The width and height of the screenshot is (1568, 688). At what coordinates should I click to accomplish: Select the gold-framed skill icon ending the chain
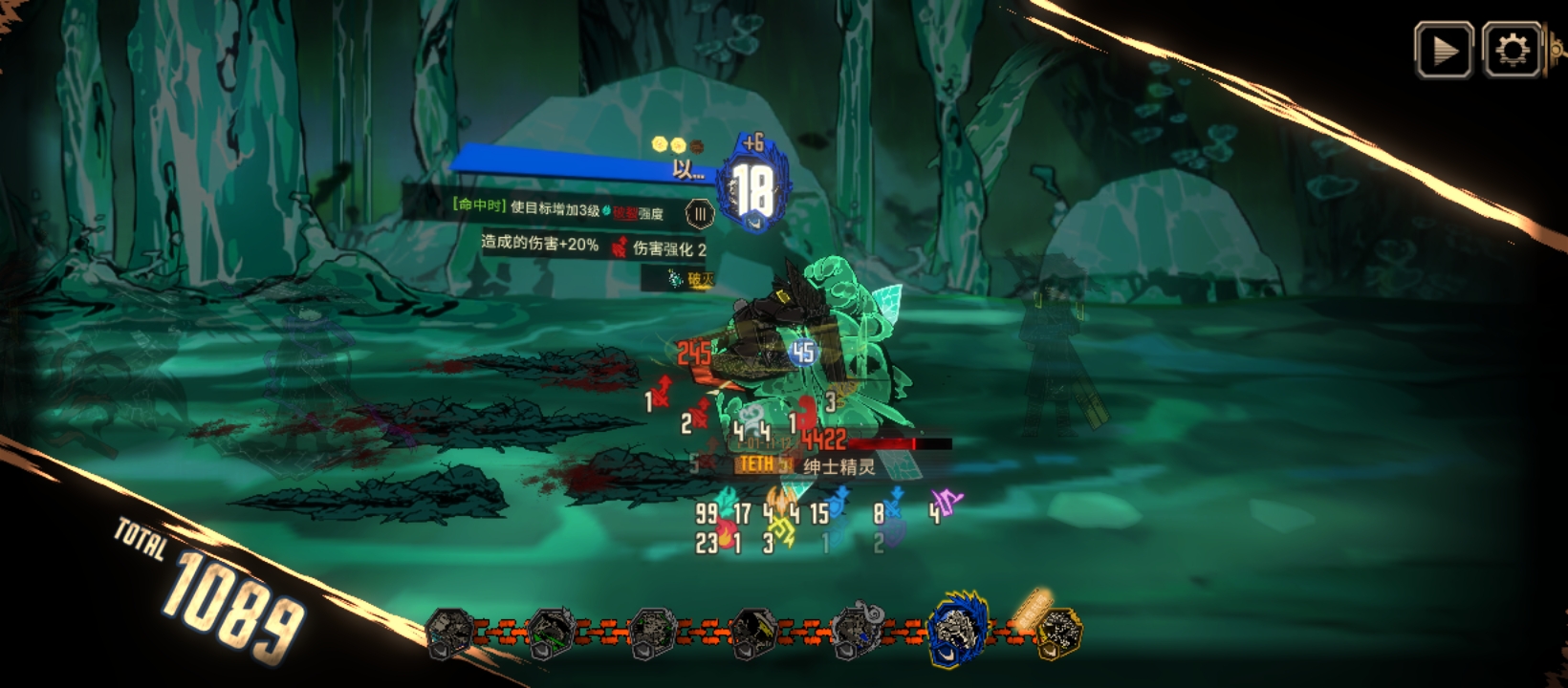(x=1058, y=633)
